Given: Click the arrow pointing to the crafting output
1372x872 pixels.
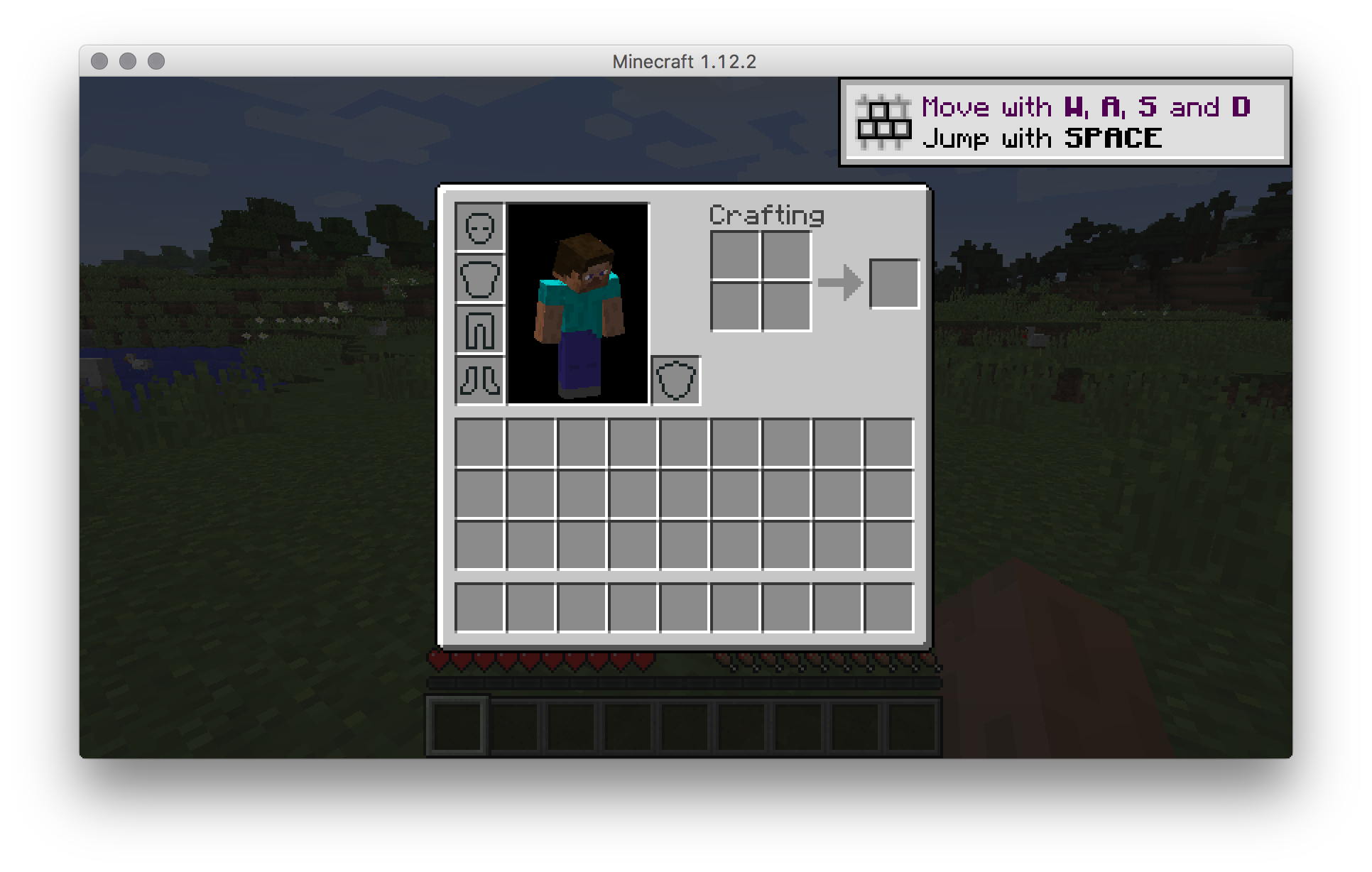Looking at the screenshot, I should pyautogui.click(x=842, y=282).
